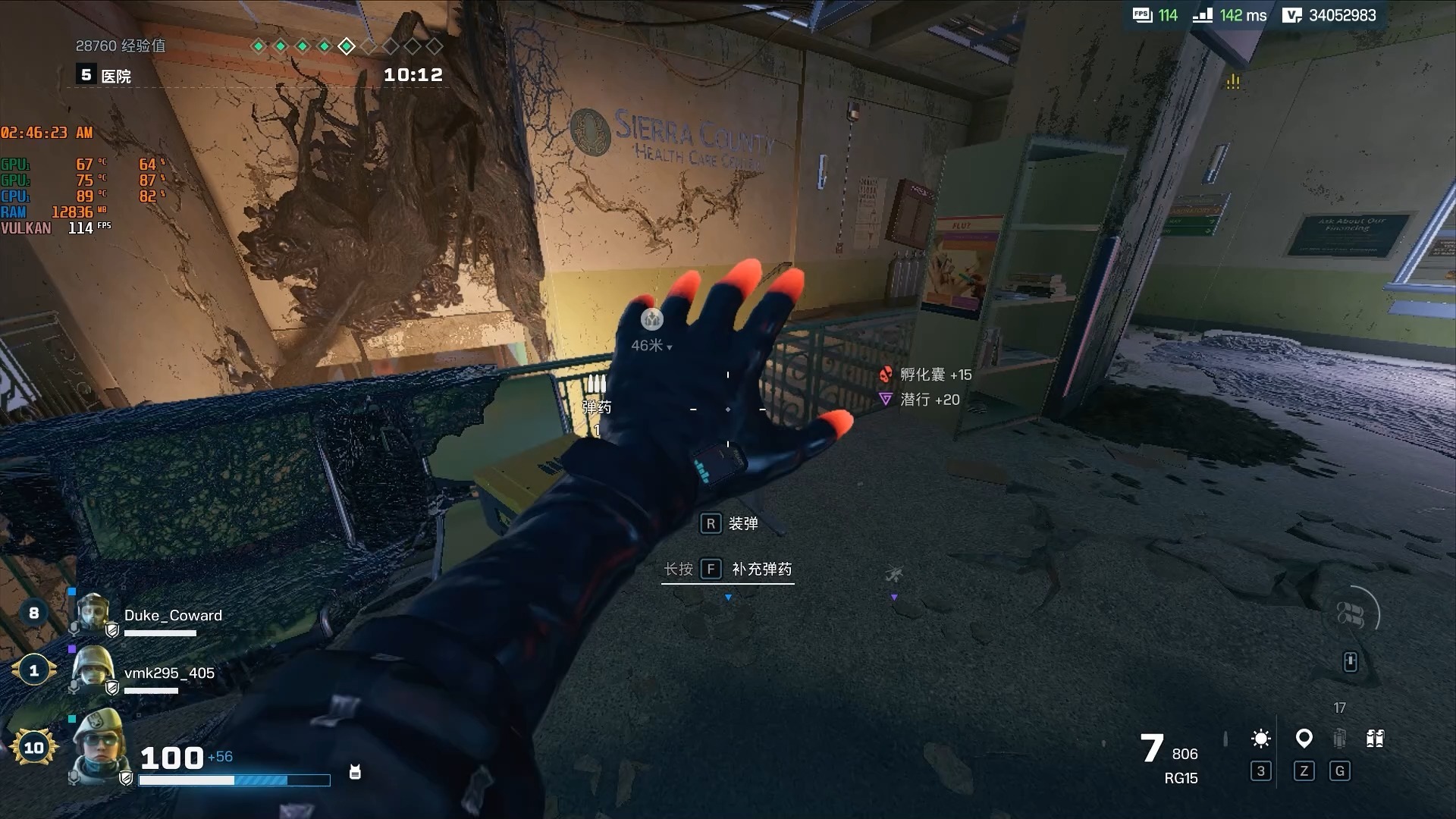This screenshot has height=819, width=1456.
Task: Click the 医院 zone label
Action: coord(116,76)
